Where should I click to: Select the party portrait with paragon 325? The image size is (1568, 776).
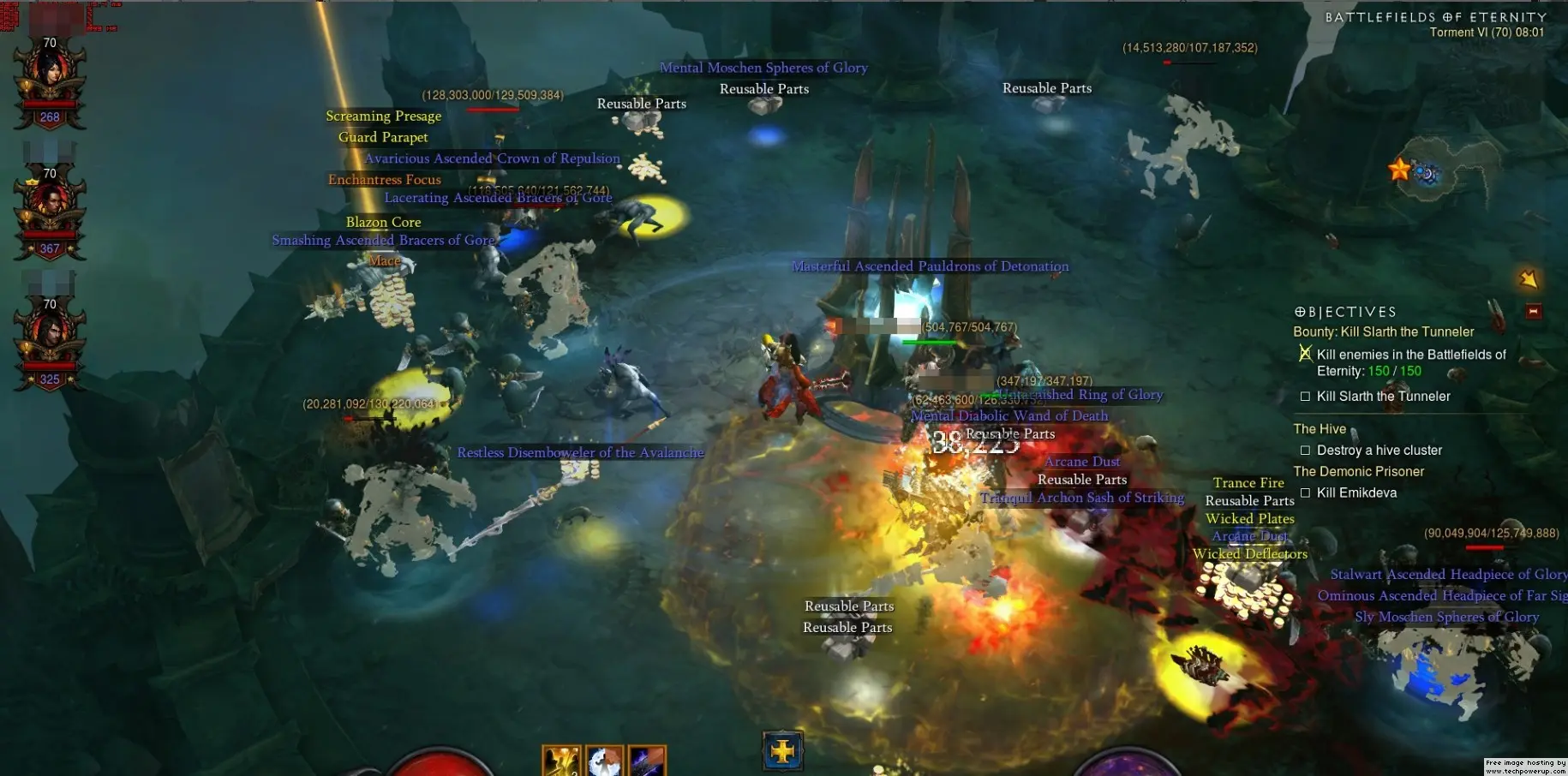[x=50, y=341]
